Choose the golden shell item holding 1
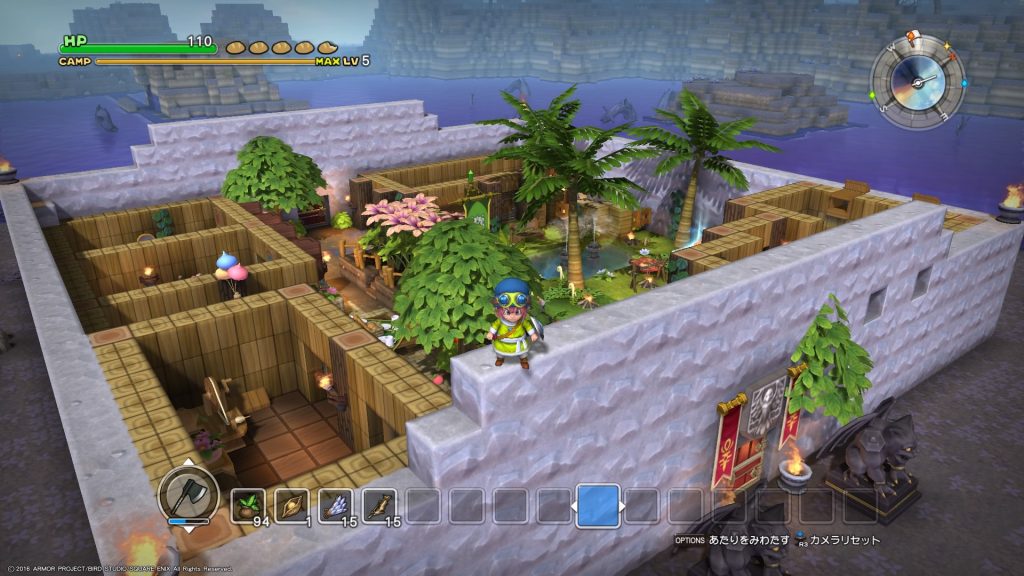Viewport: 1024px width, 576px height. coord(292,506)
